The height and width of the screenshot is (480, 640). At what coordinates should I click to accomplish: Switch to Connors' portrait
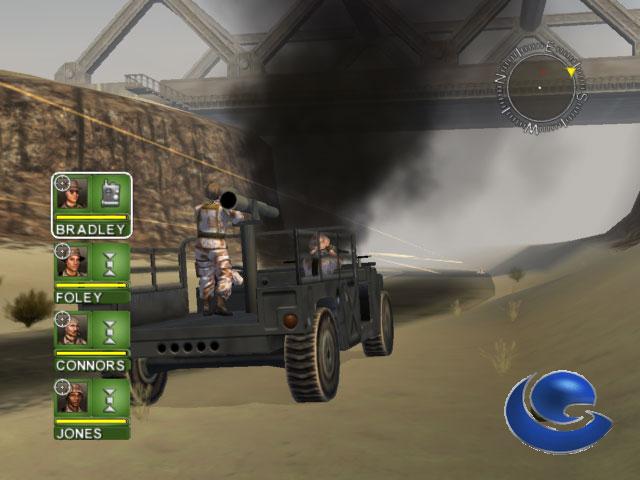[x=75, y=330]
